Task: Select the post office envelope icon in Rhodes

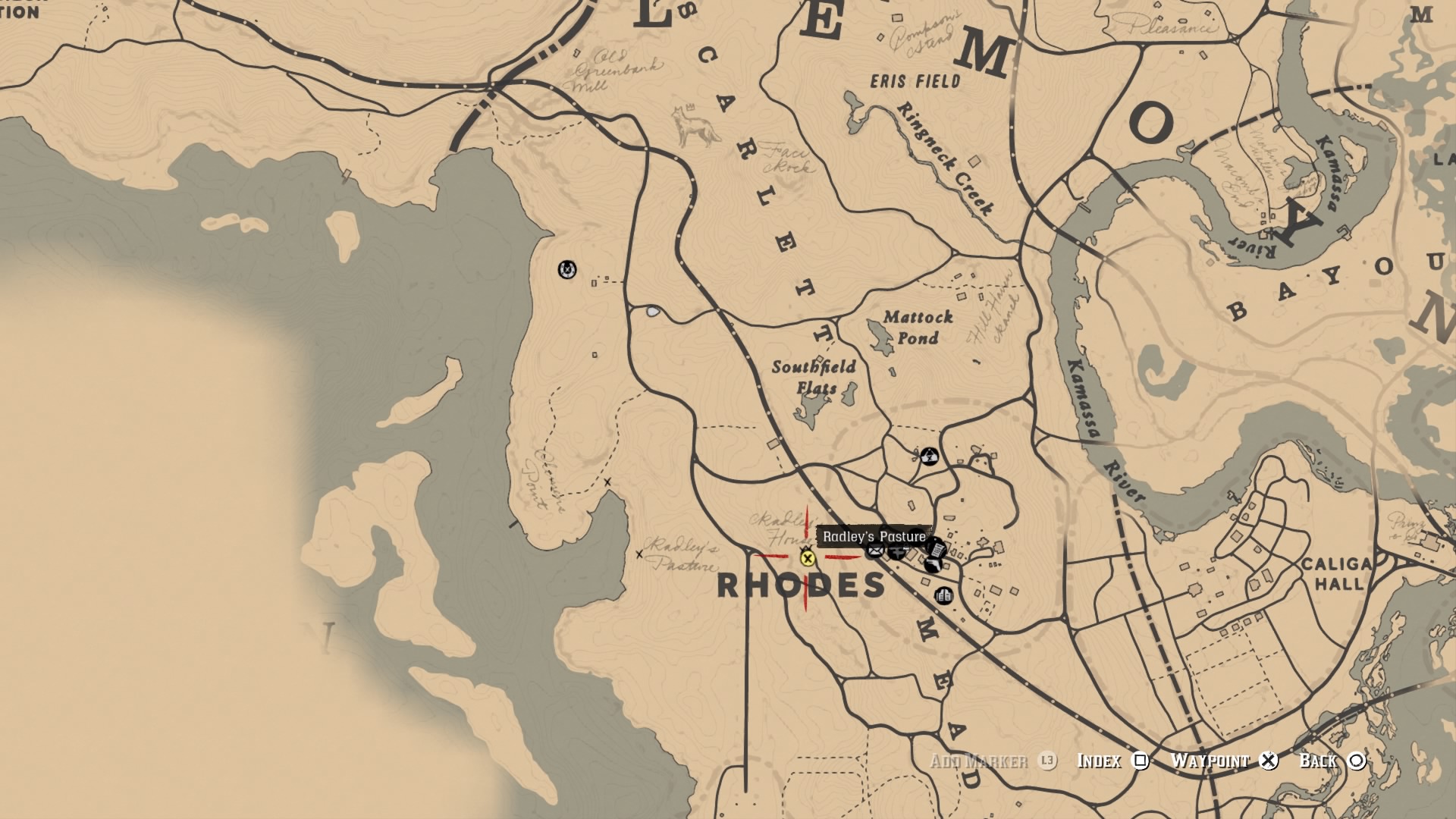Action: click(x=875, y=550)
